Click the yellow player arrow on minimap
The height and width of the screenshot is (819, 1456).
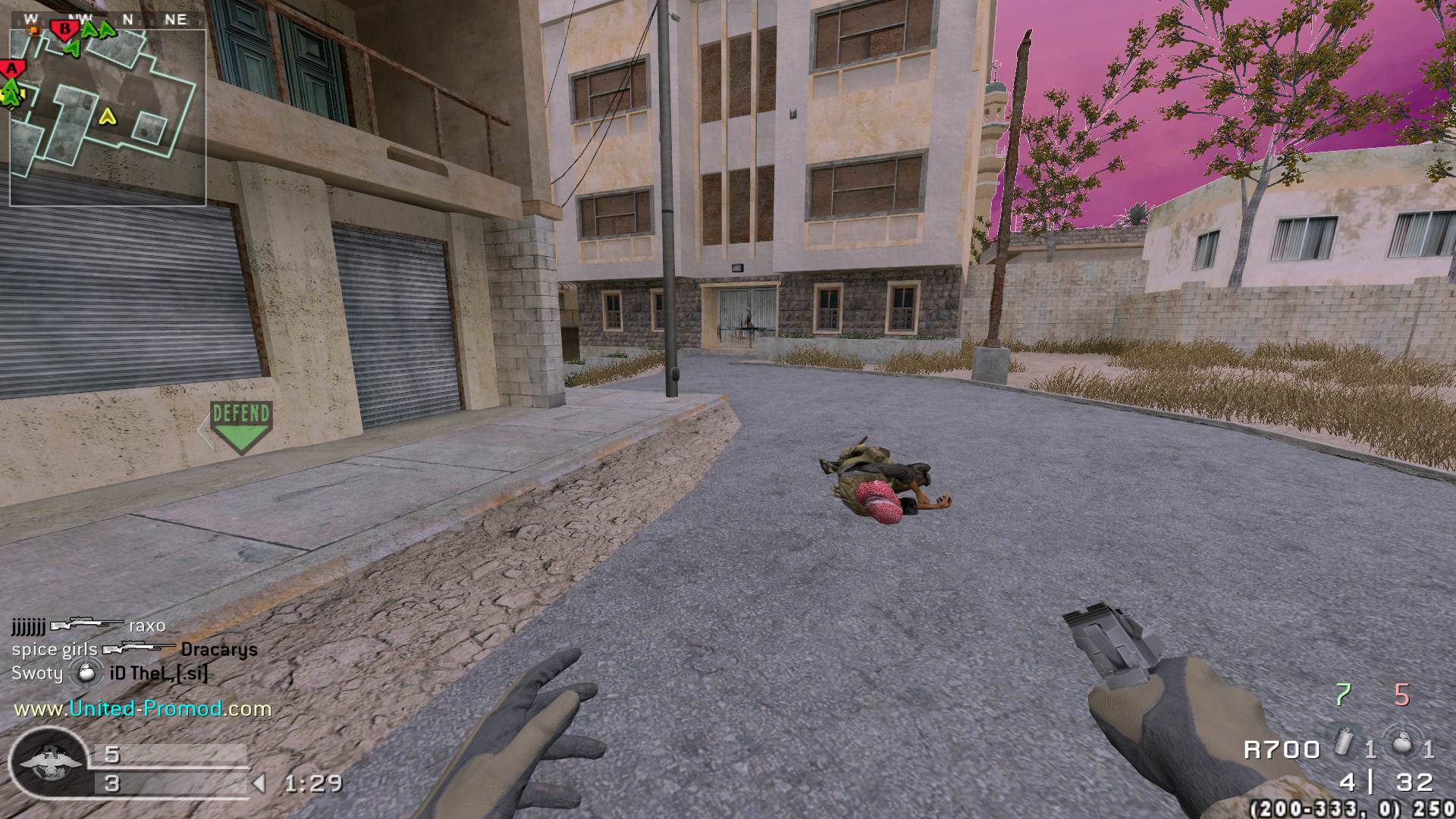tap(108, 117)
